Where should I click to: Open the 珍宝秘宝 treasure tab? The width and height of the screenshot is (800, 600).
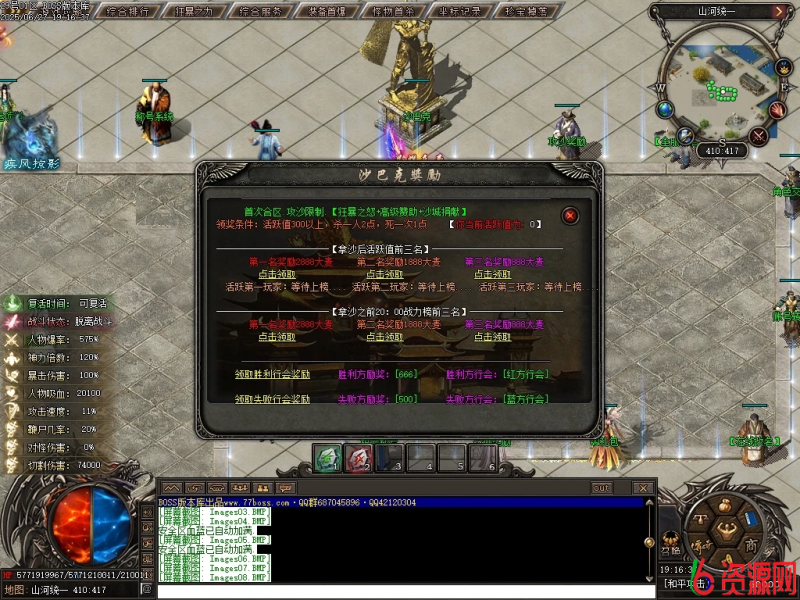tap(526, 12)
